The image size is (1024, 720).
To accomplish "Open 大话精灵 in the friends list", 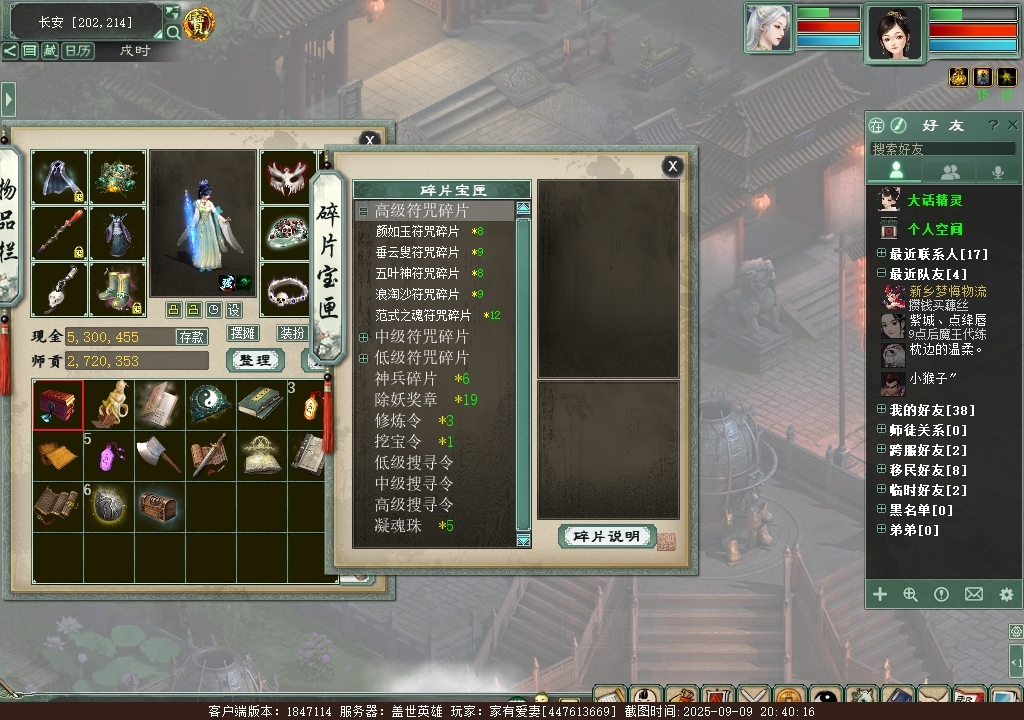I will [934, 201].
